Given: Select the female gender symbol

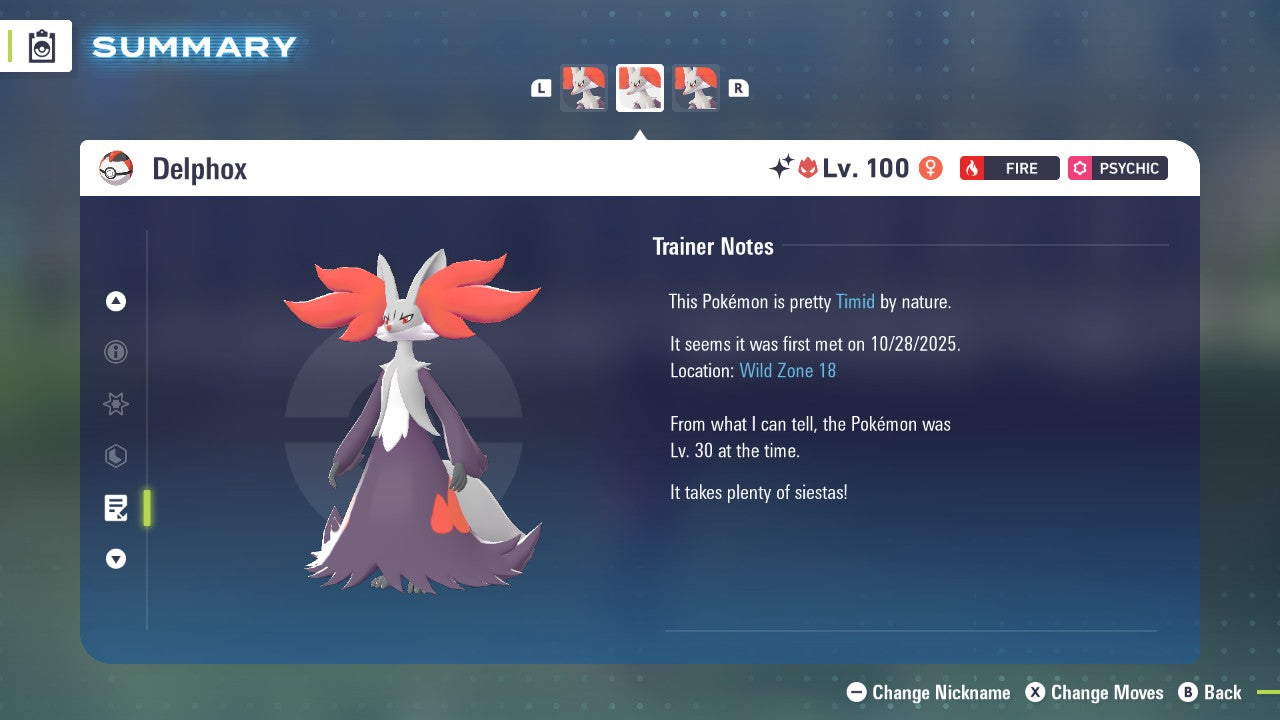Looking at the screenshot, I should pos(930,168).
